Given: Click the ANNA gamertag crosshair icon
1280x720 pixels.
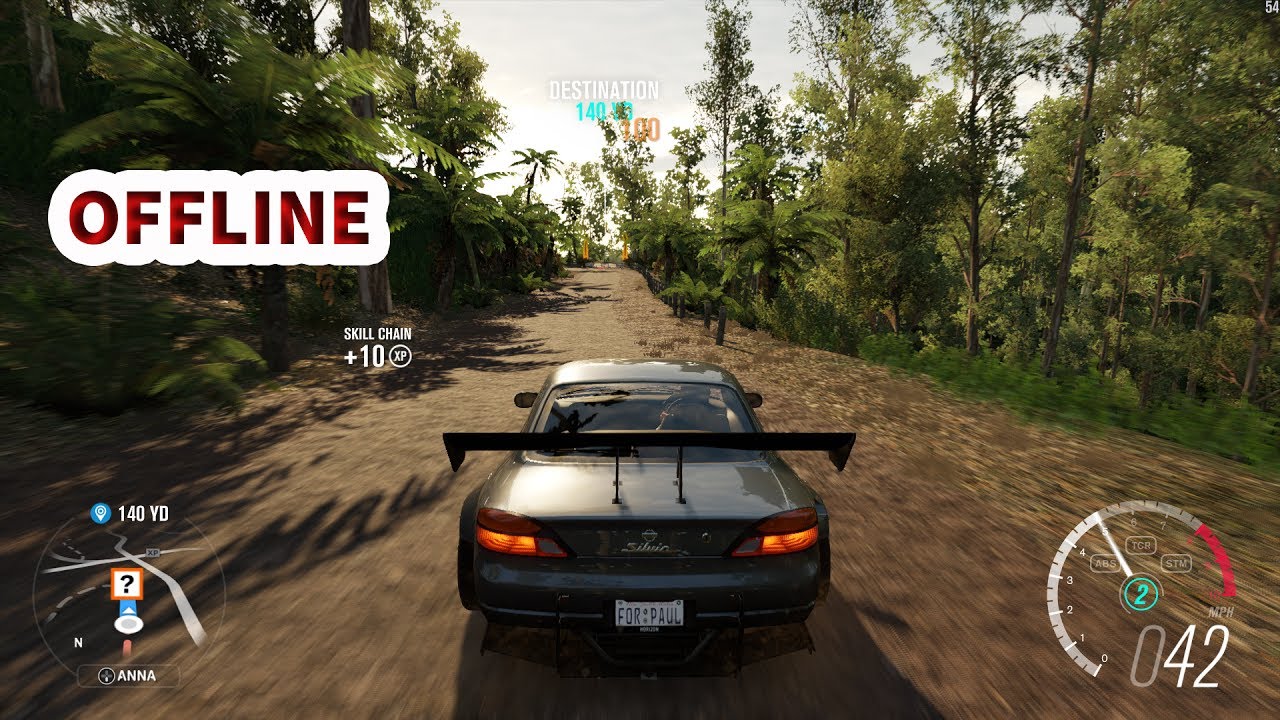Looking at the screenshot, I should (106, 675).
